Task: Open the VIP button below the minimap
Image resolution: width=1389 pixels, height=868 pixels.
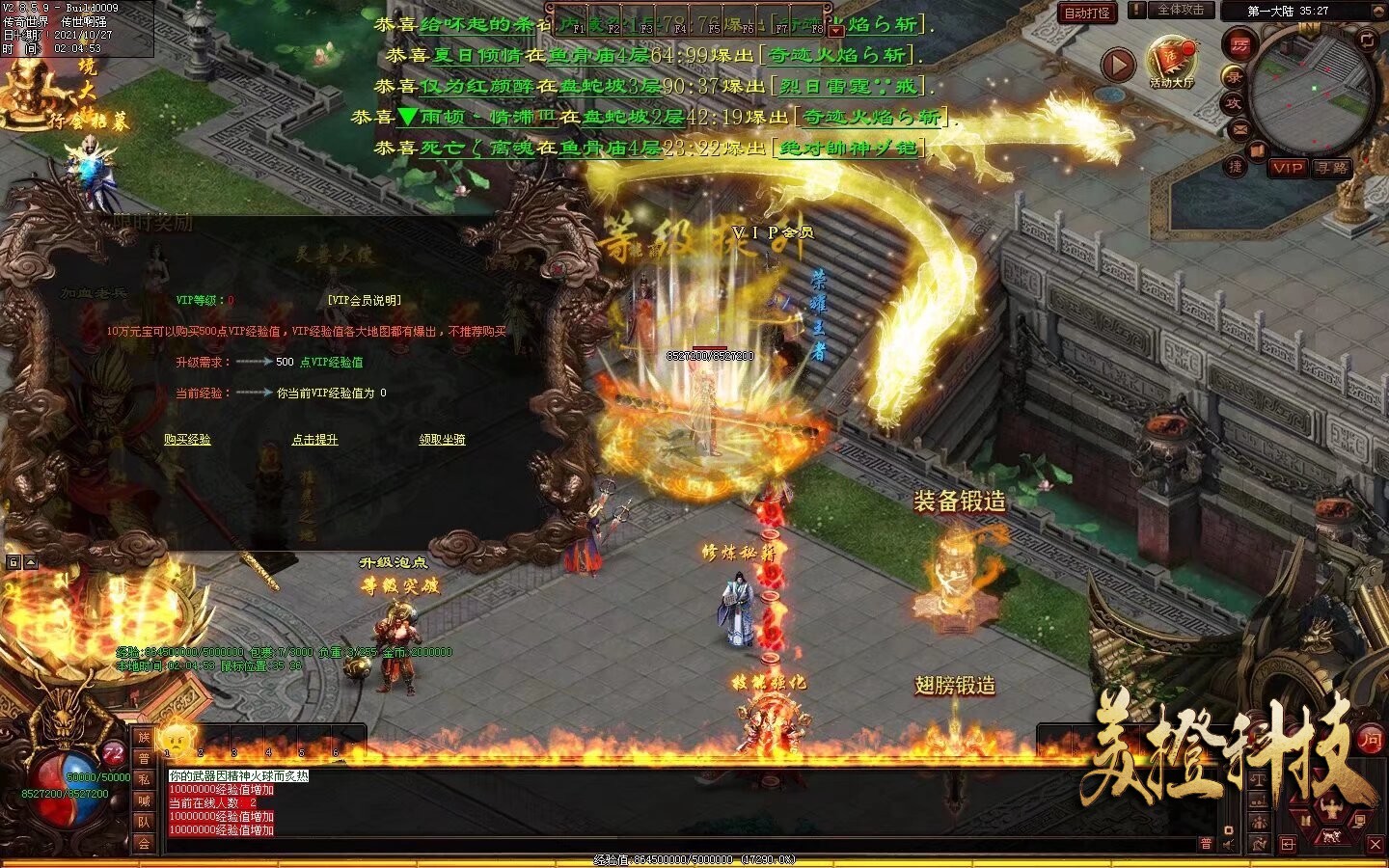Action: (1287, 168)
